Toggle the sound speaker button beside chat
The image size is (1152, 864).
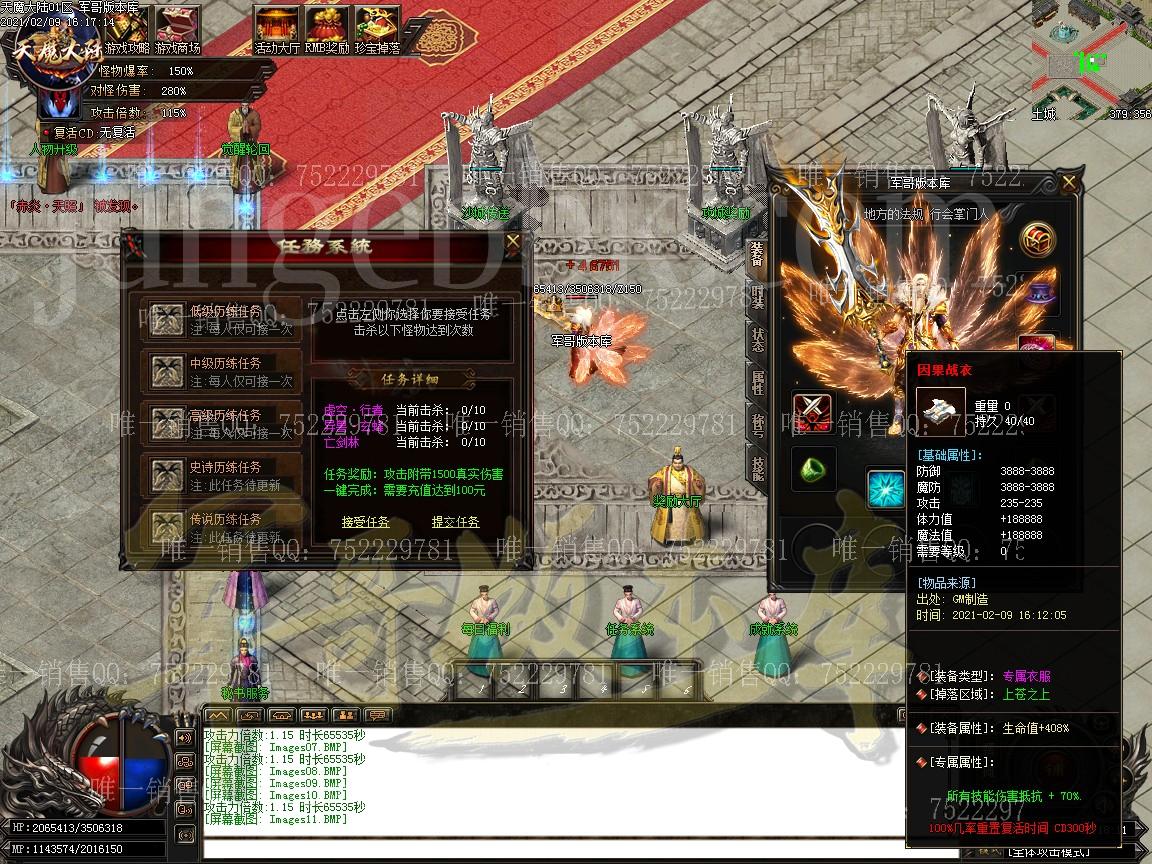(185, 738)
